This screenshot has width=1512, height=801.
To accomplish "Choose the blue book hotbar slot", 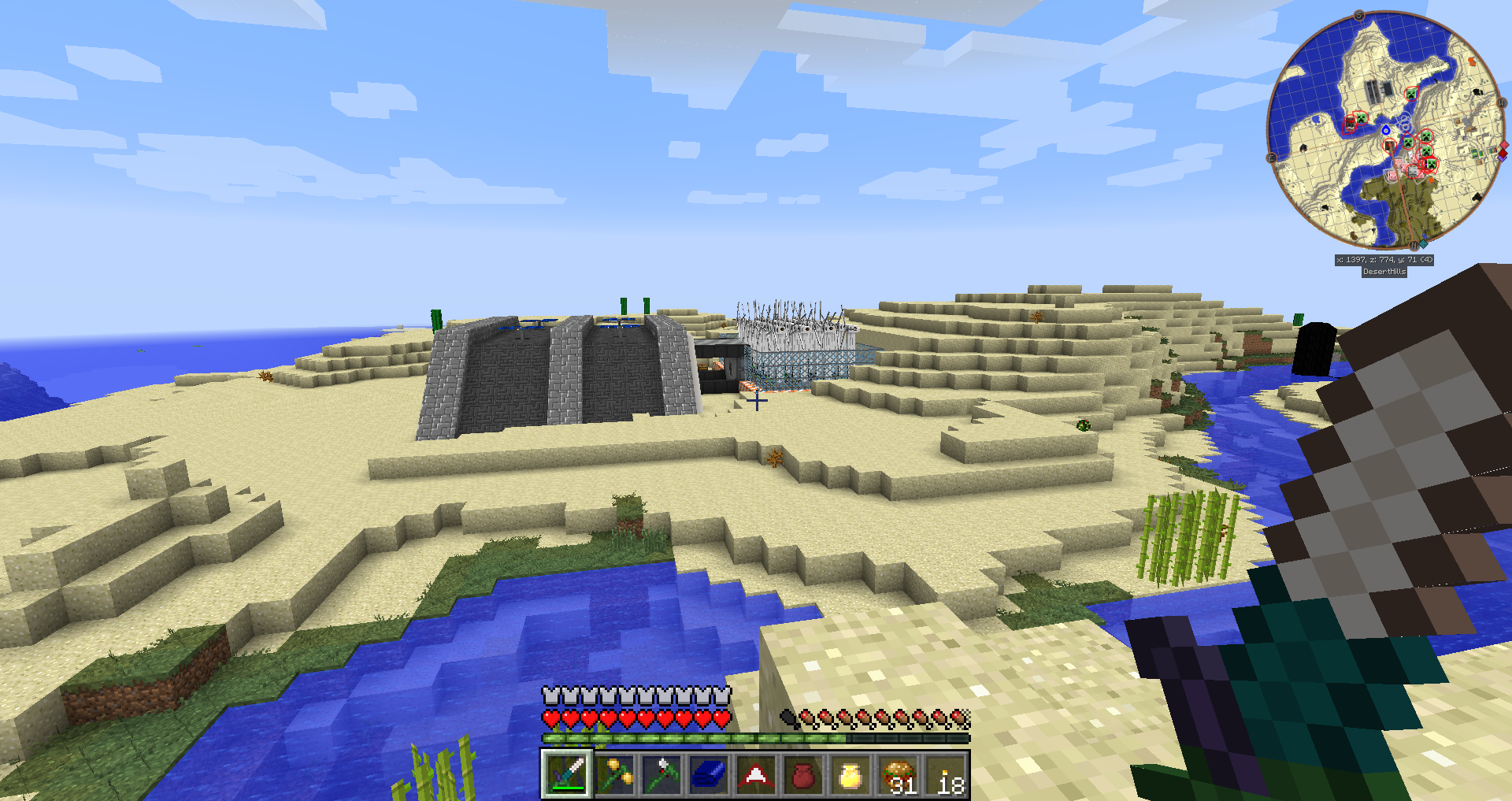I will (x=709, y=774).
